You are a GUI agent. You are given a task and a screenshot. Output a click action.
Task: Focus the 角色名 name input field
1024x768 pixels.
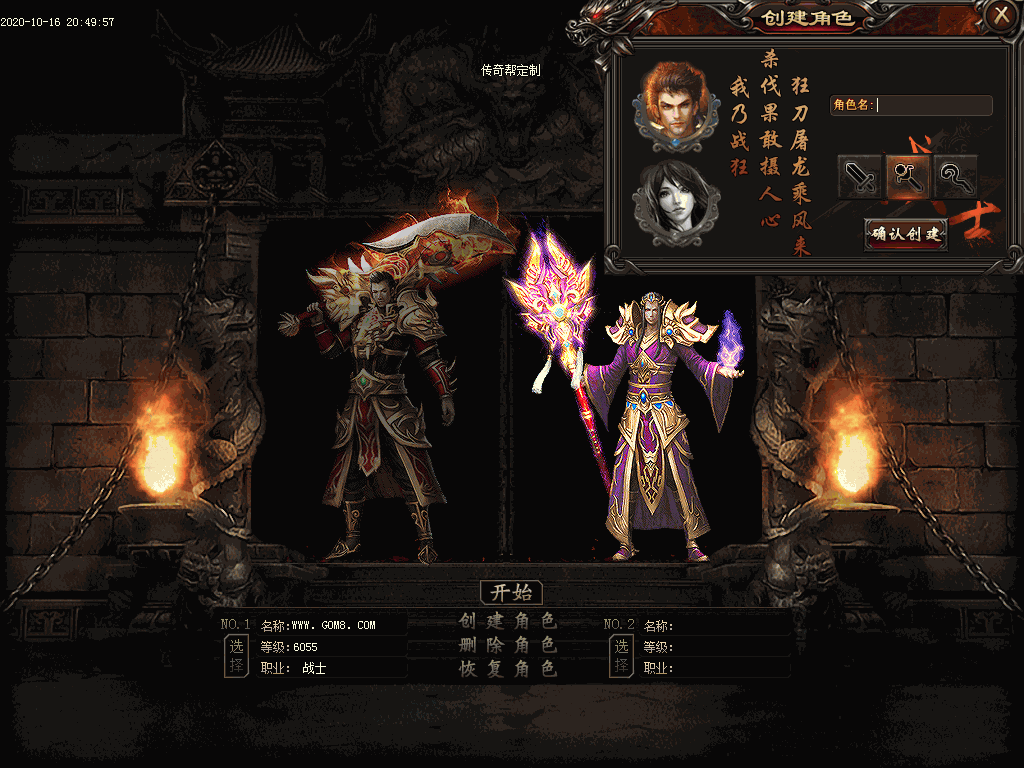[x=933, y=105]
